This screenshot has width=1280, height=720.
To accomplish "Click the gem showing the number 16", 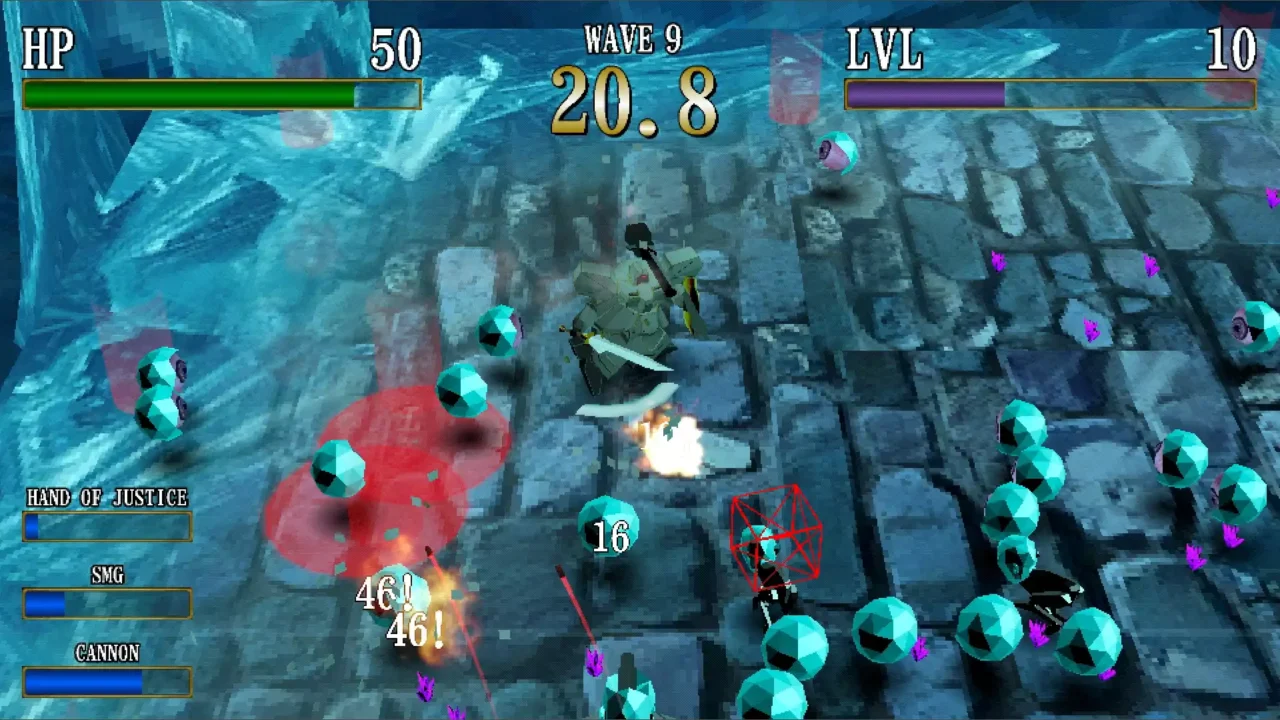I will click(x=610, y=535).
